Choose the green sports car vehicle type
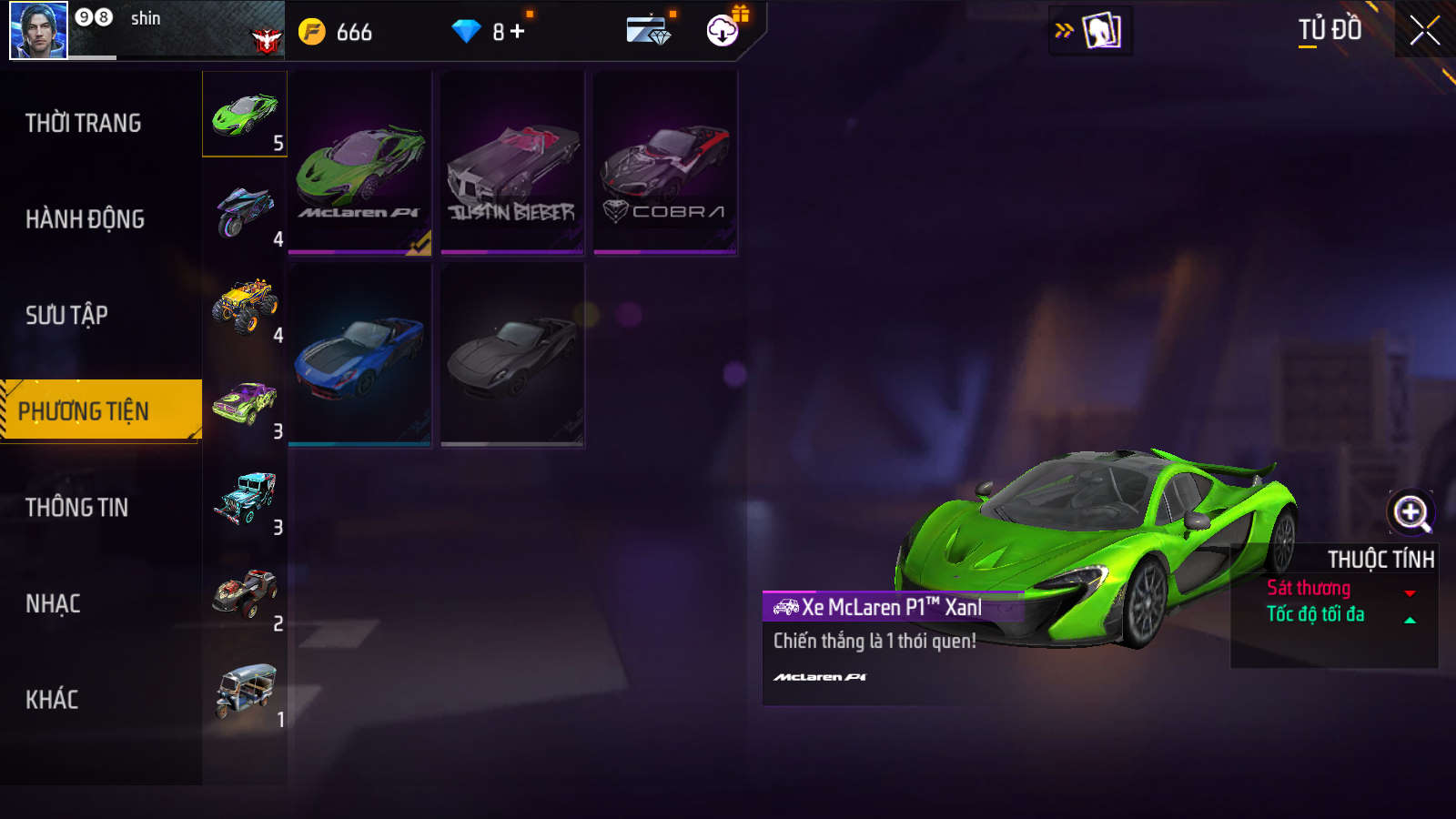The height and width of the screenshot is (819, 1456). (x=245, y=115)
